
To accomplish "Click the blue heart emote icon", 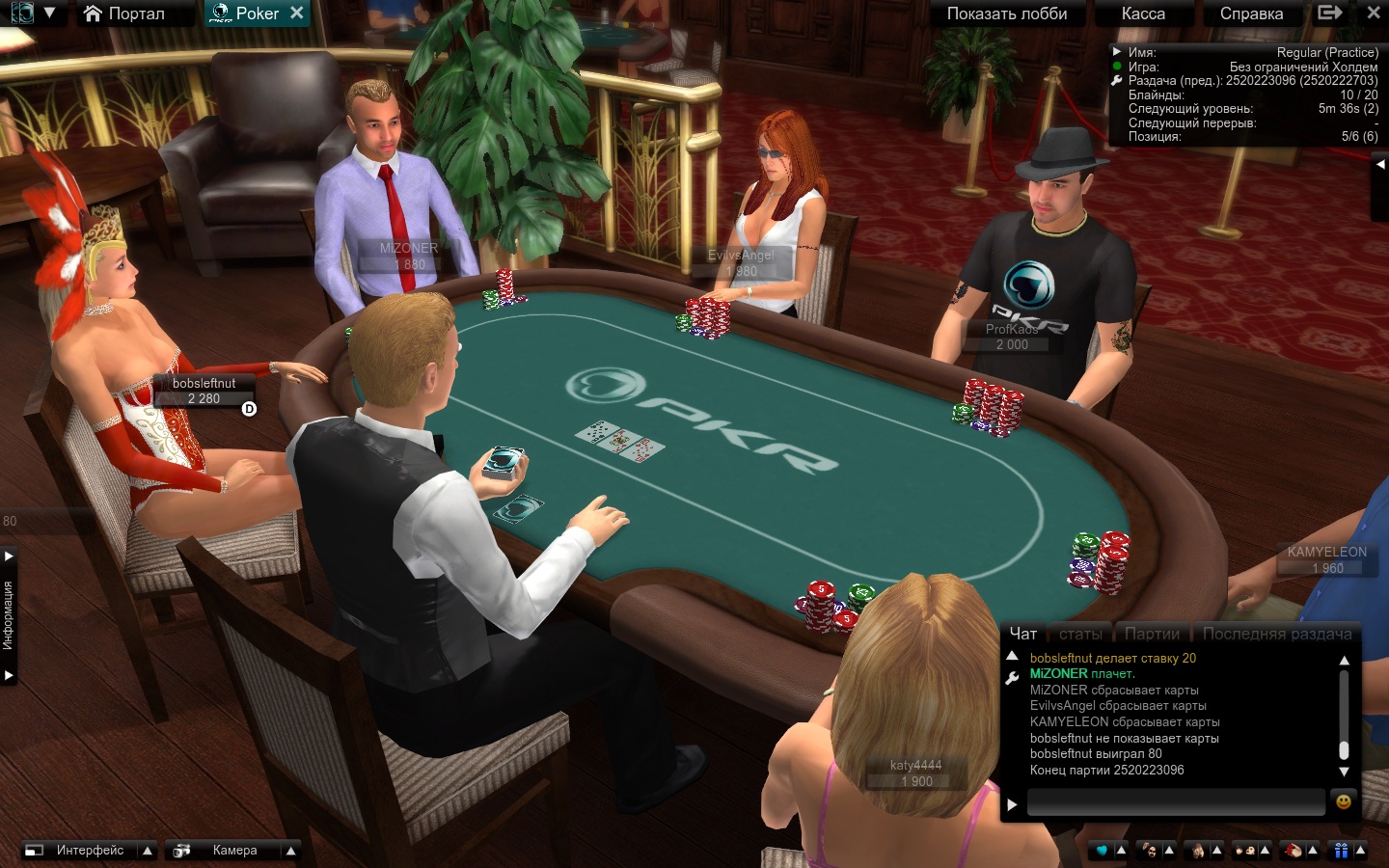I will coord(1102,851).
